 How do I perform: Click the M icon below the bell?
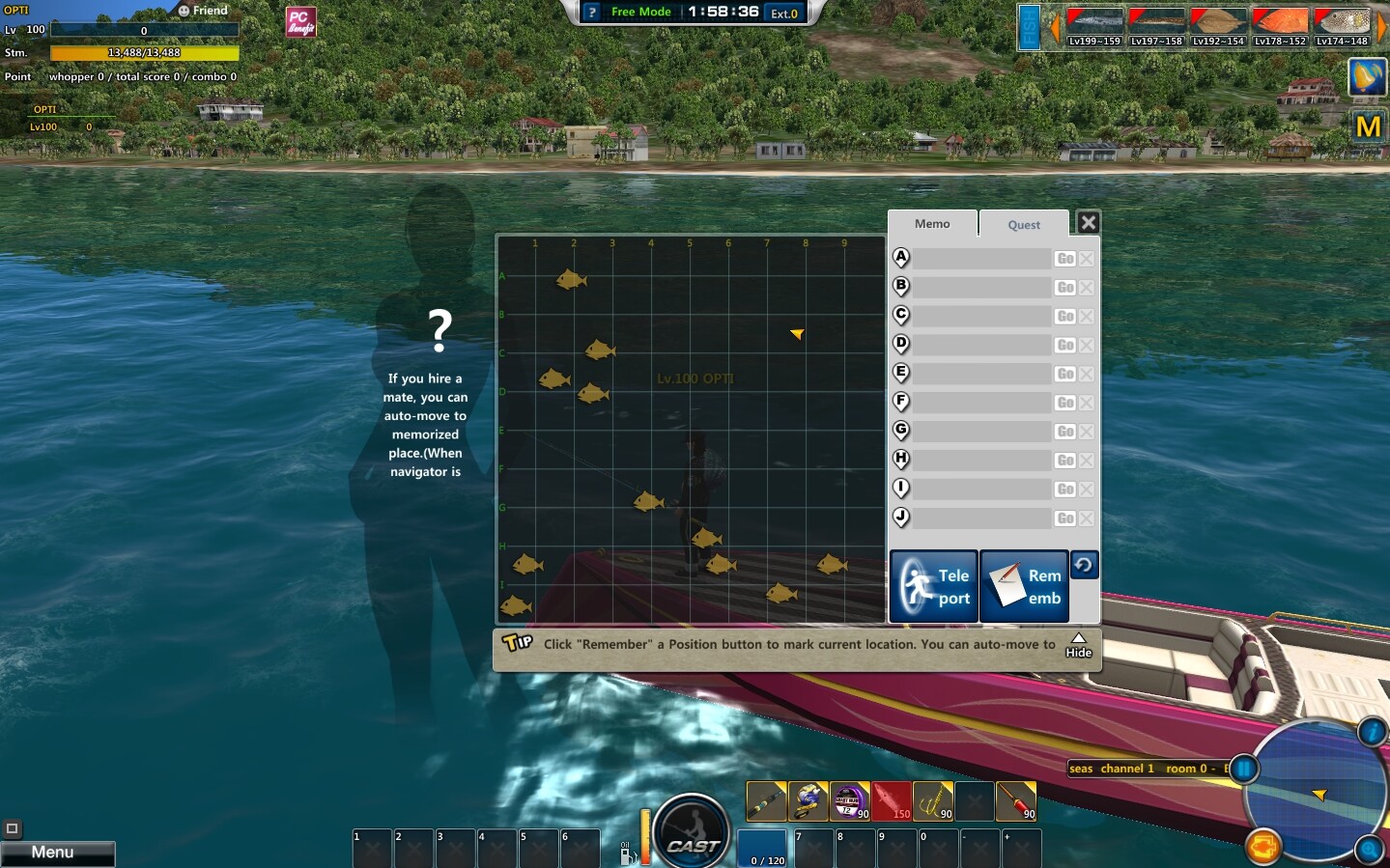pos(1367,126)
